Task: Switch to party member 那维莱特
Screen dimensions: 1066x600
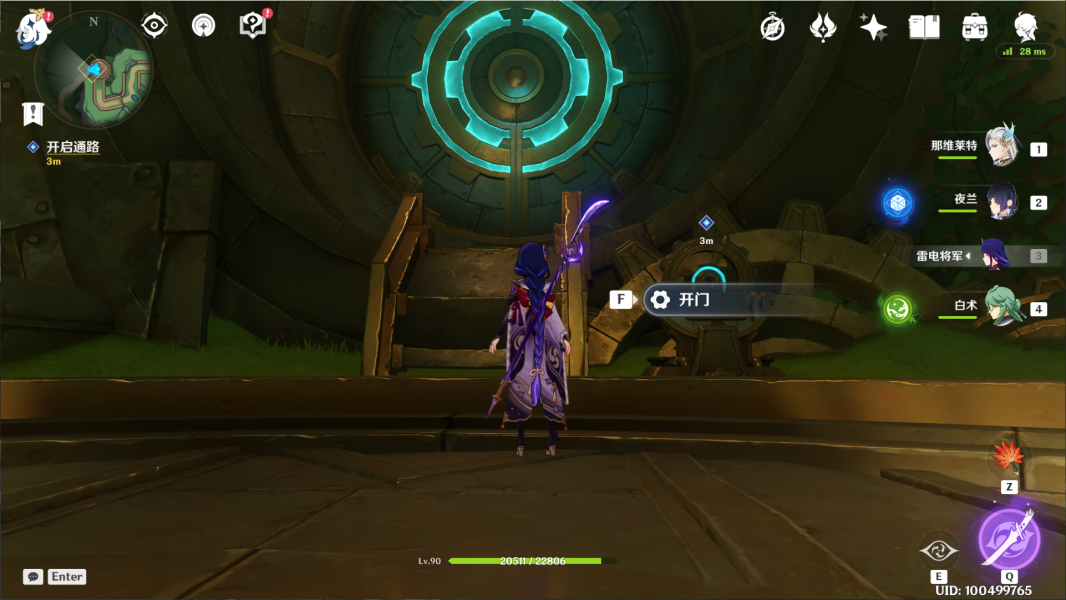Action: click(1000, 146)
